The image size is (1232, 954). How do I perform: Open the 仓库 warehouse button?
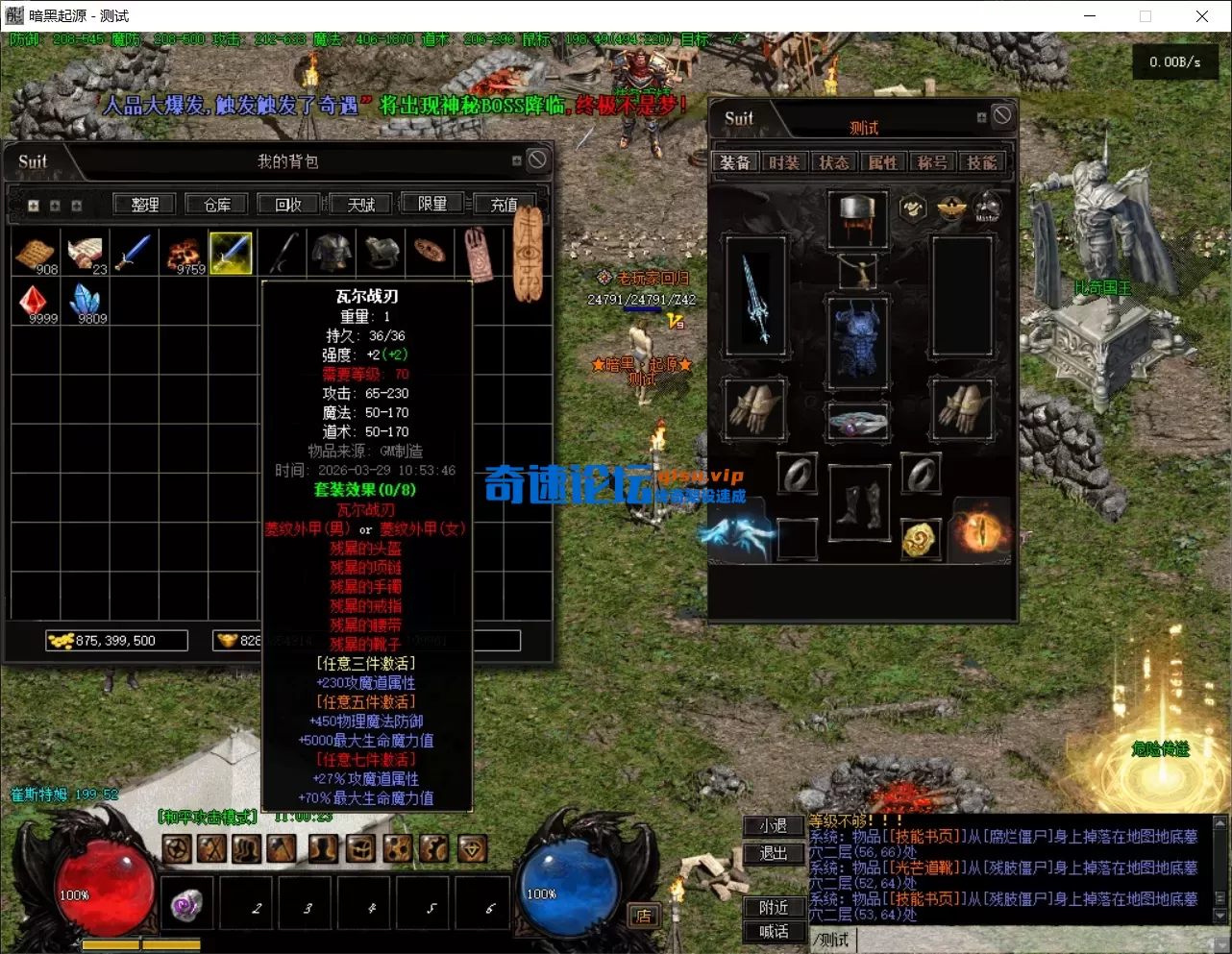point(217,204)
